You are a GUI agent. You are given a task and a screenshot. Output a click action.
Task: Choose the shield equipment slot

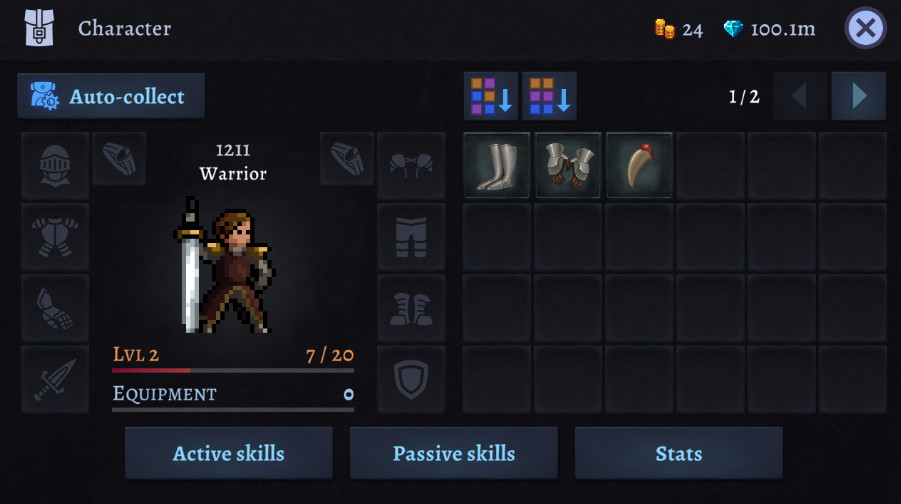(411, 379)
